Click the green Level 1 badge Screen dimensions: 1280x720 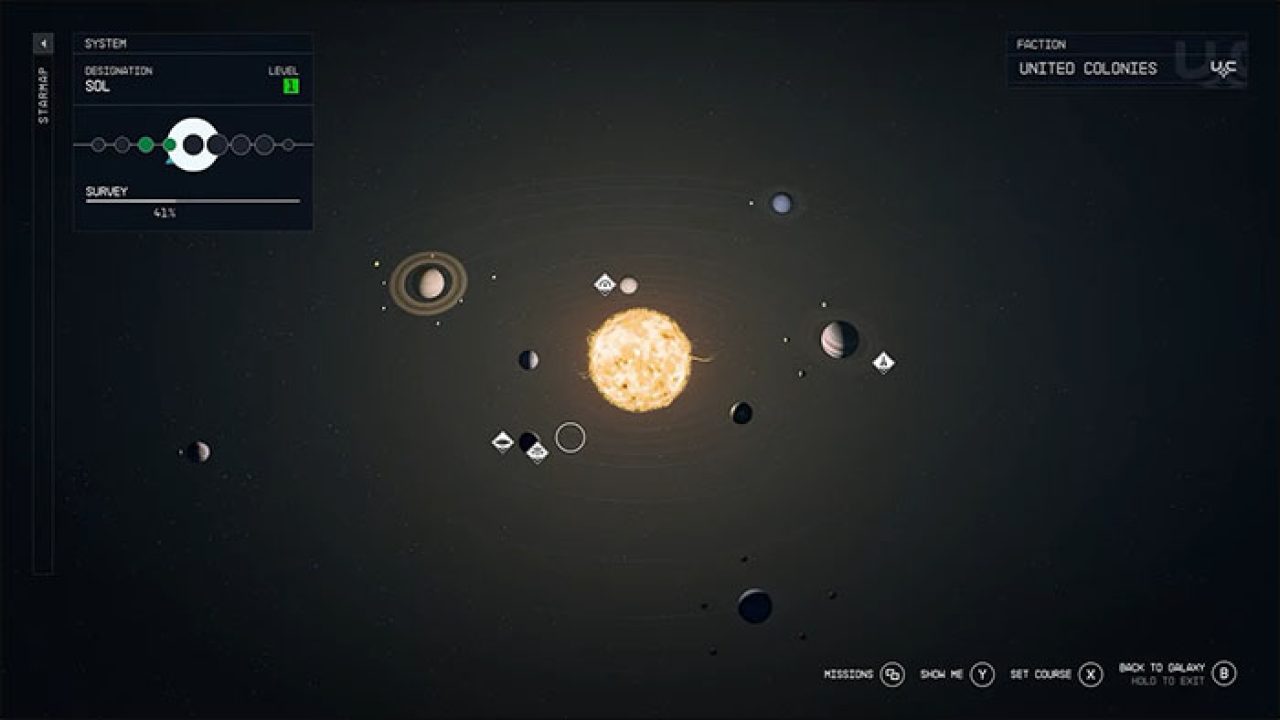tap(289, 87)
